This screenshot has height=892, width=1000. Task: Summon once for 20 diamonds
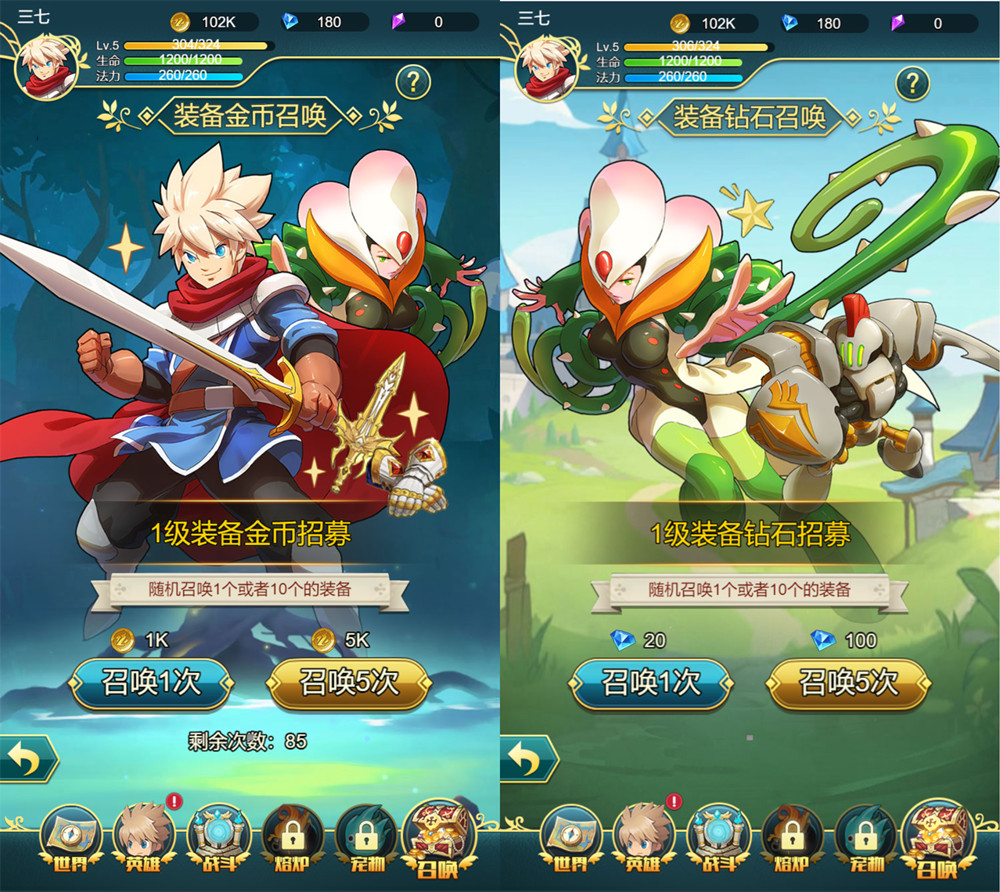click(x=650, y=683)
